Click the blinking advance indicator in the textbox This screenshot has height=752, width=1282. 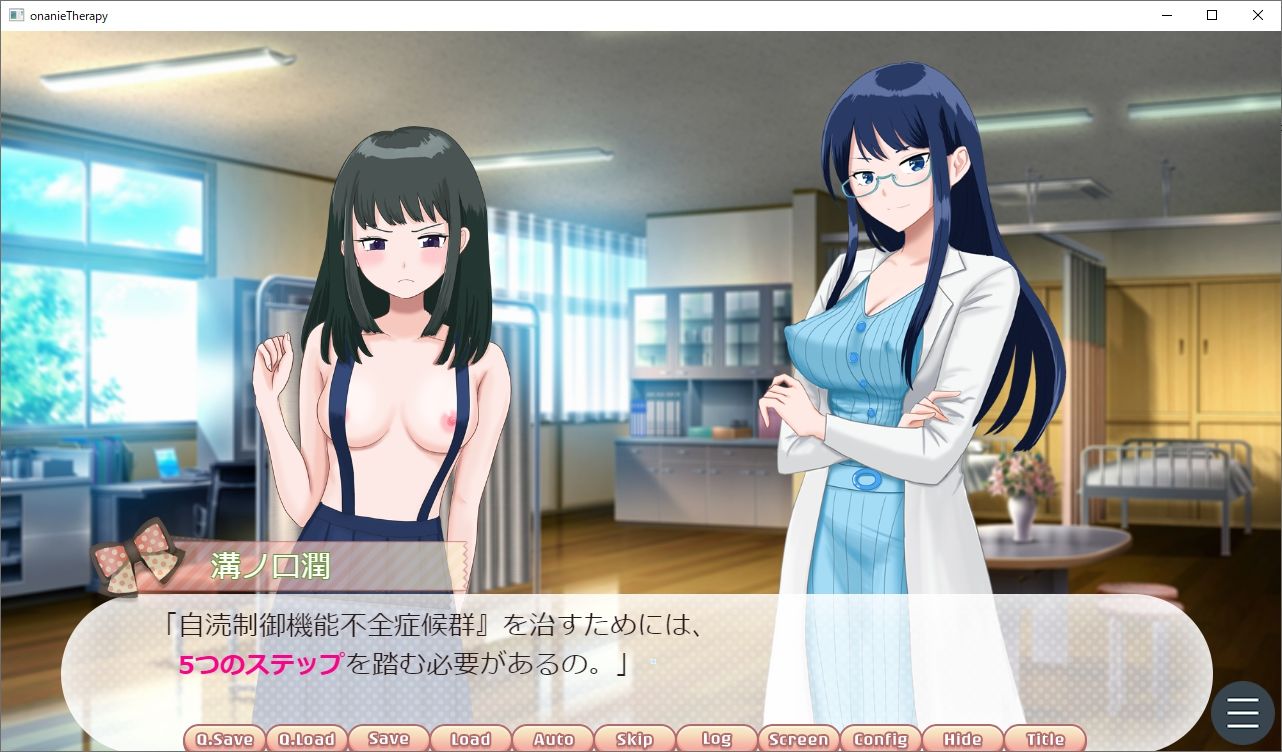(x=651, y=663)
